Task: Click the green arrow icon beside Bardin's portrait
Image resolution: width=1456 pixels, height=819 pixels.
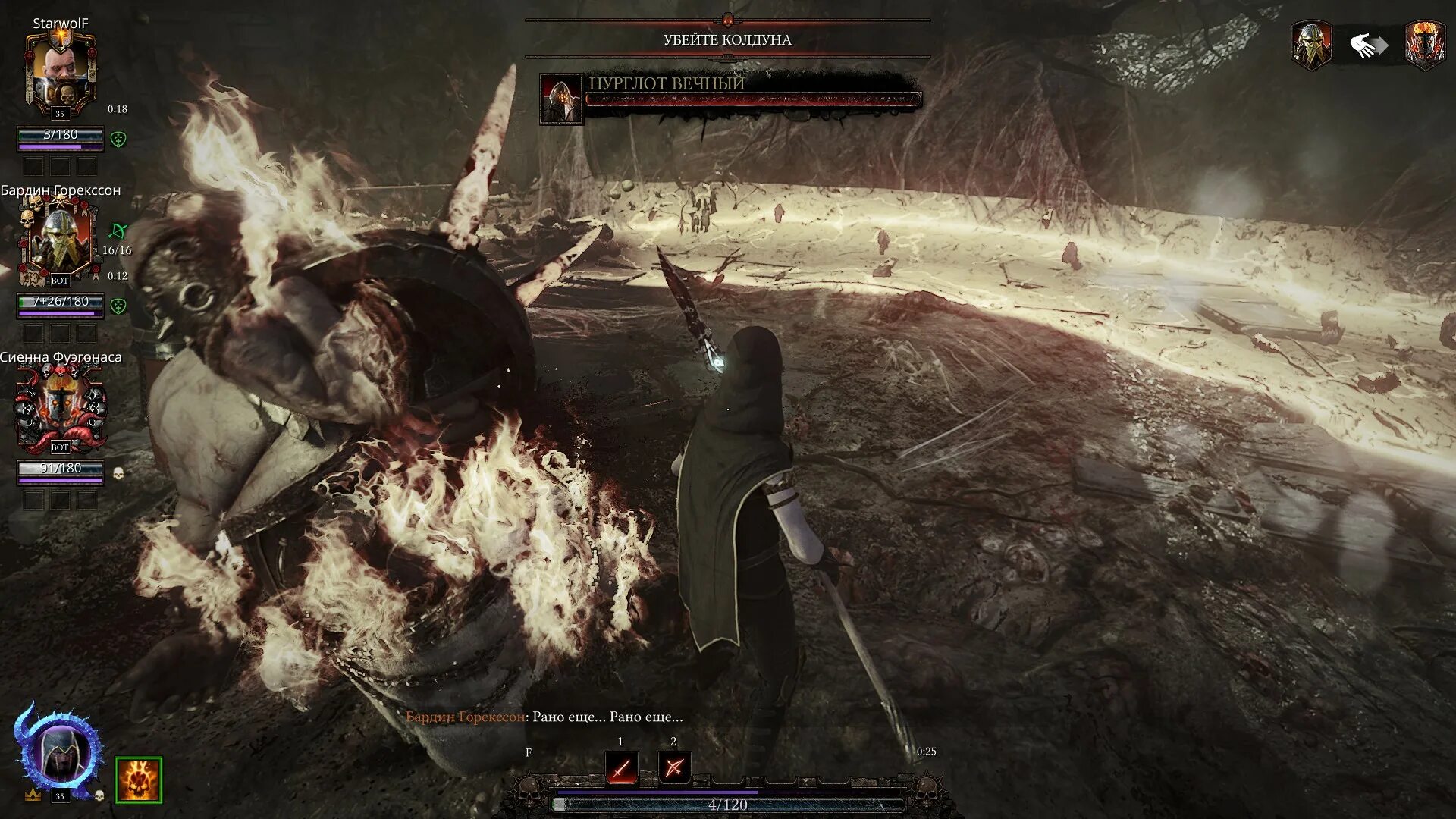Action: click(118, 230)
